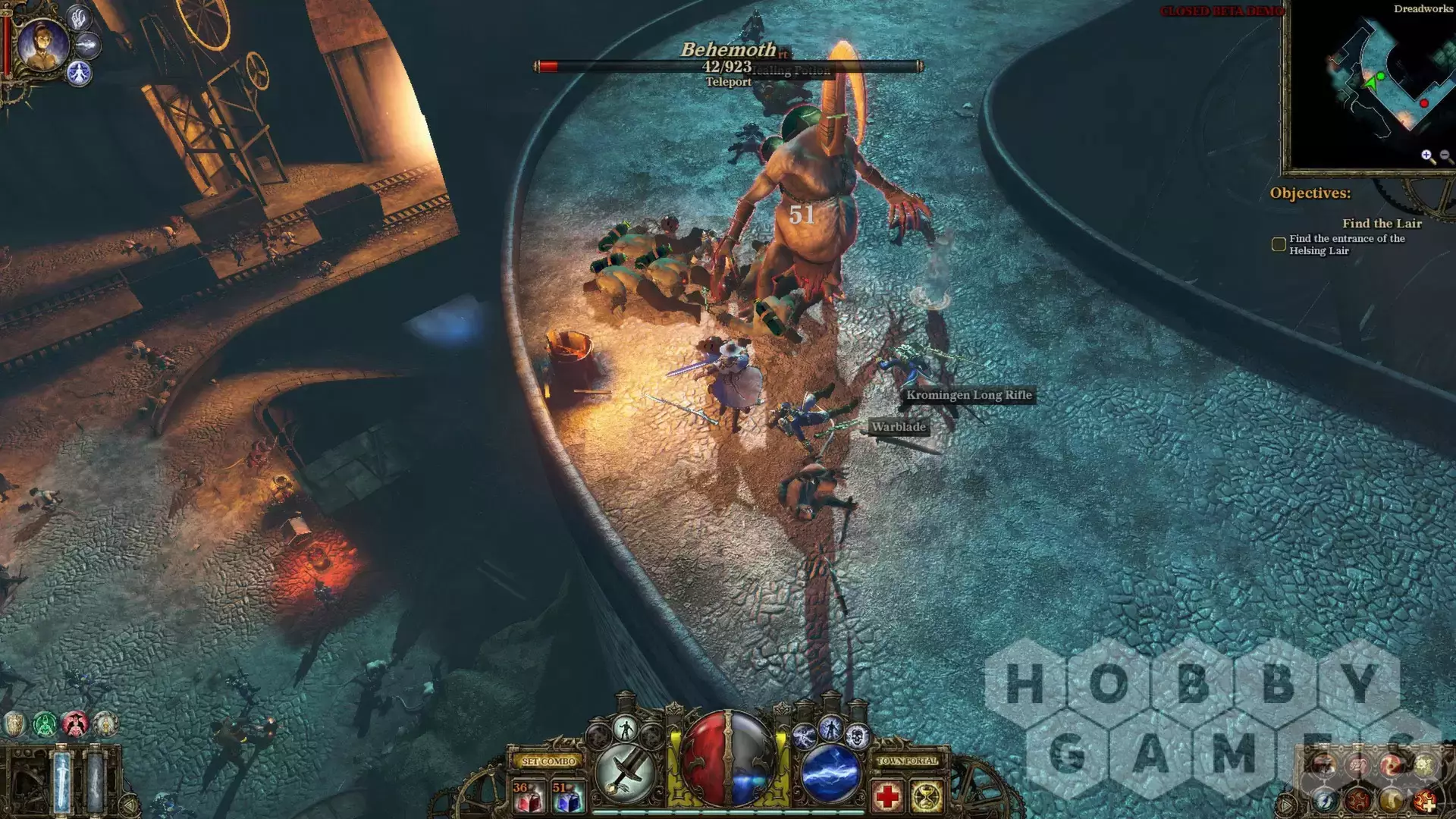Open the companion portrait
Screen dimensions: 1456x819
coord(42,45)
